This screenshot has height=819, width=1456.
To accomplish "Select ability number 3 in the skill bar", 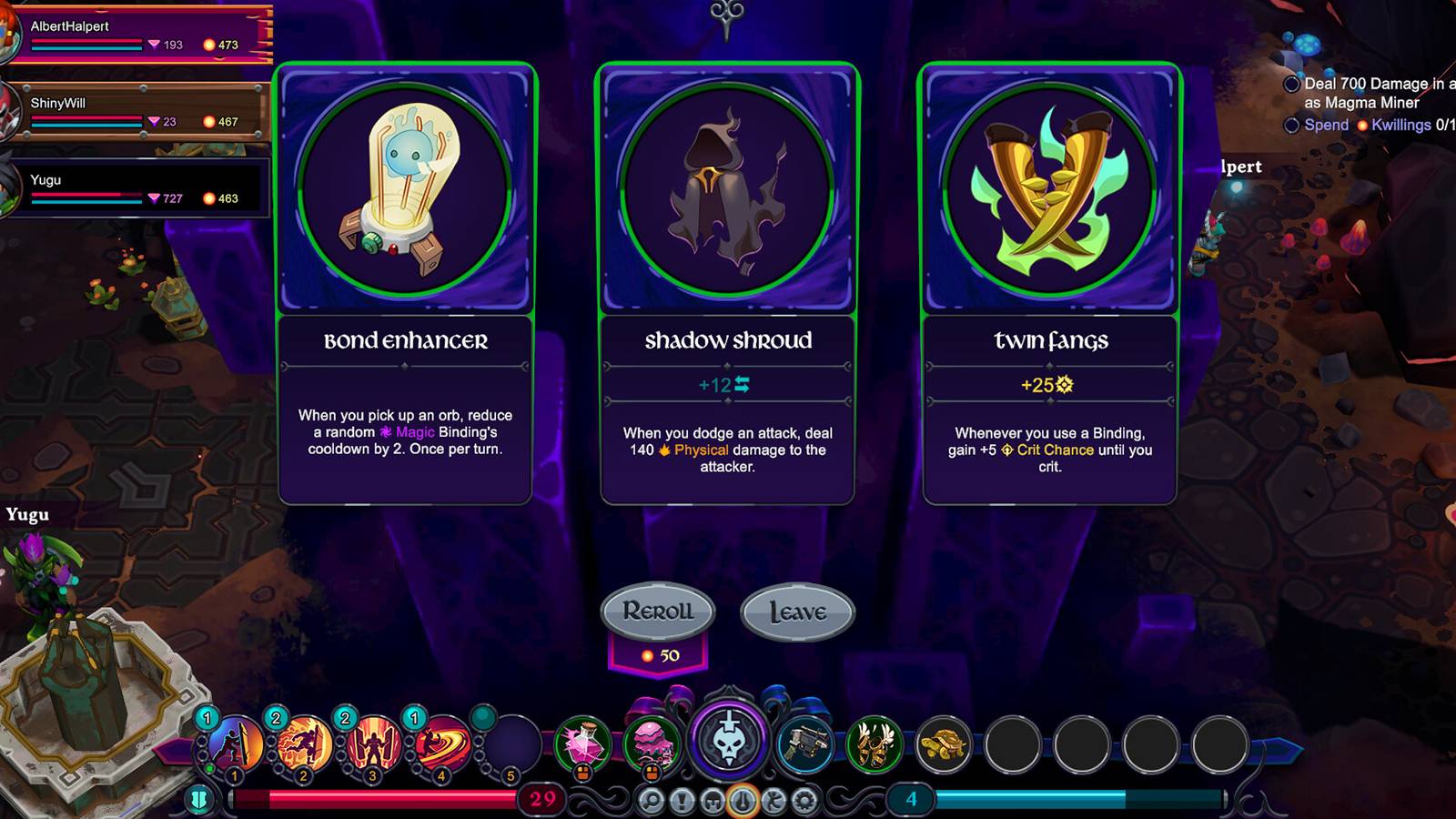I will click(x=371, y=744).
